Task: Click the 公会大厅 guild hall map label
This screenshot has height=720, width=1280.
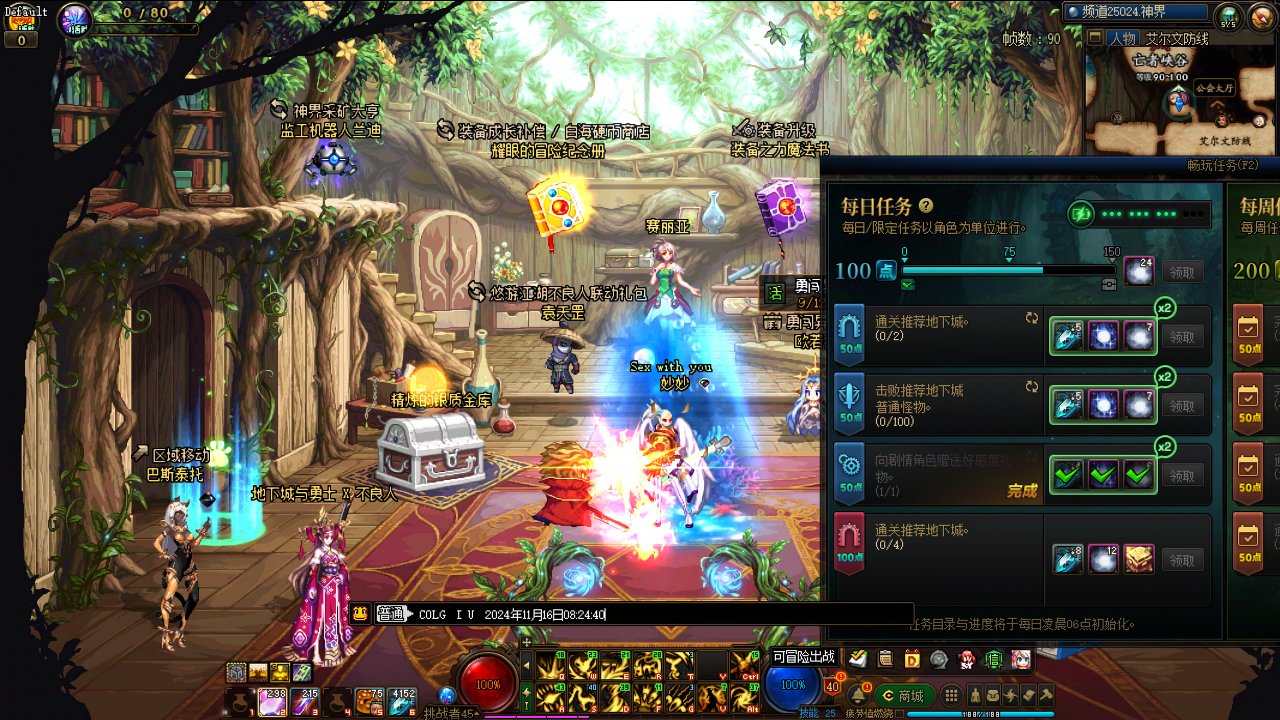Action: pyautogui.click(x=1214, y=88)
